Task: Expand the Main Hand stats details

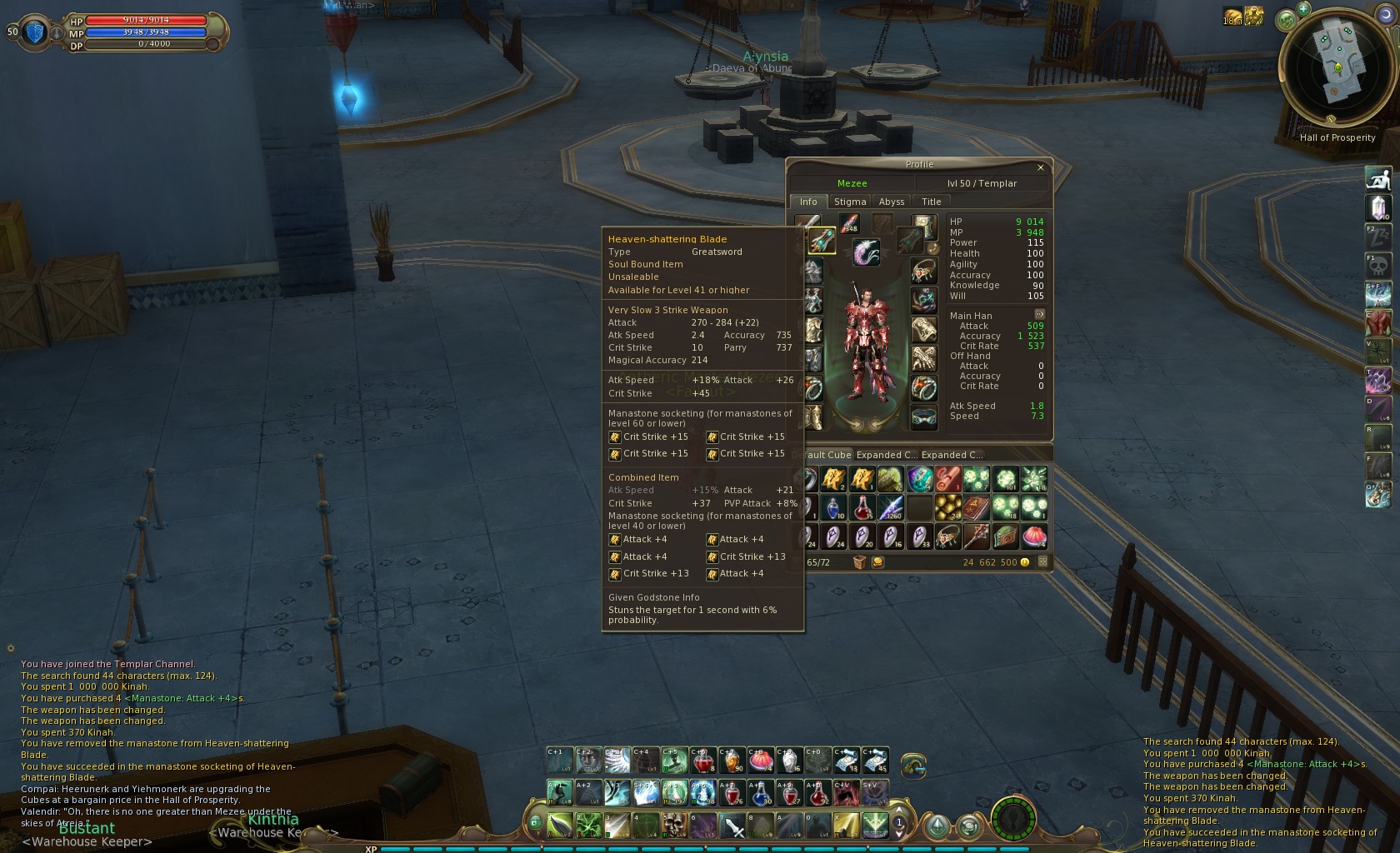Action: [1039, 315]
